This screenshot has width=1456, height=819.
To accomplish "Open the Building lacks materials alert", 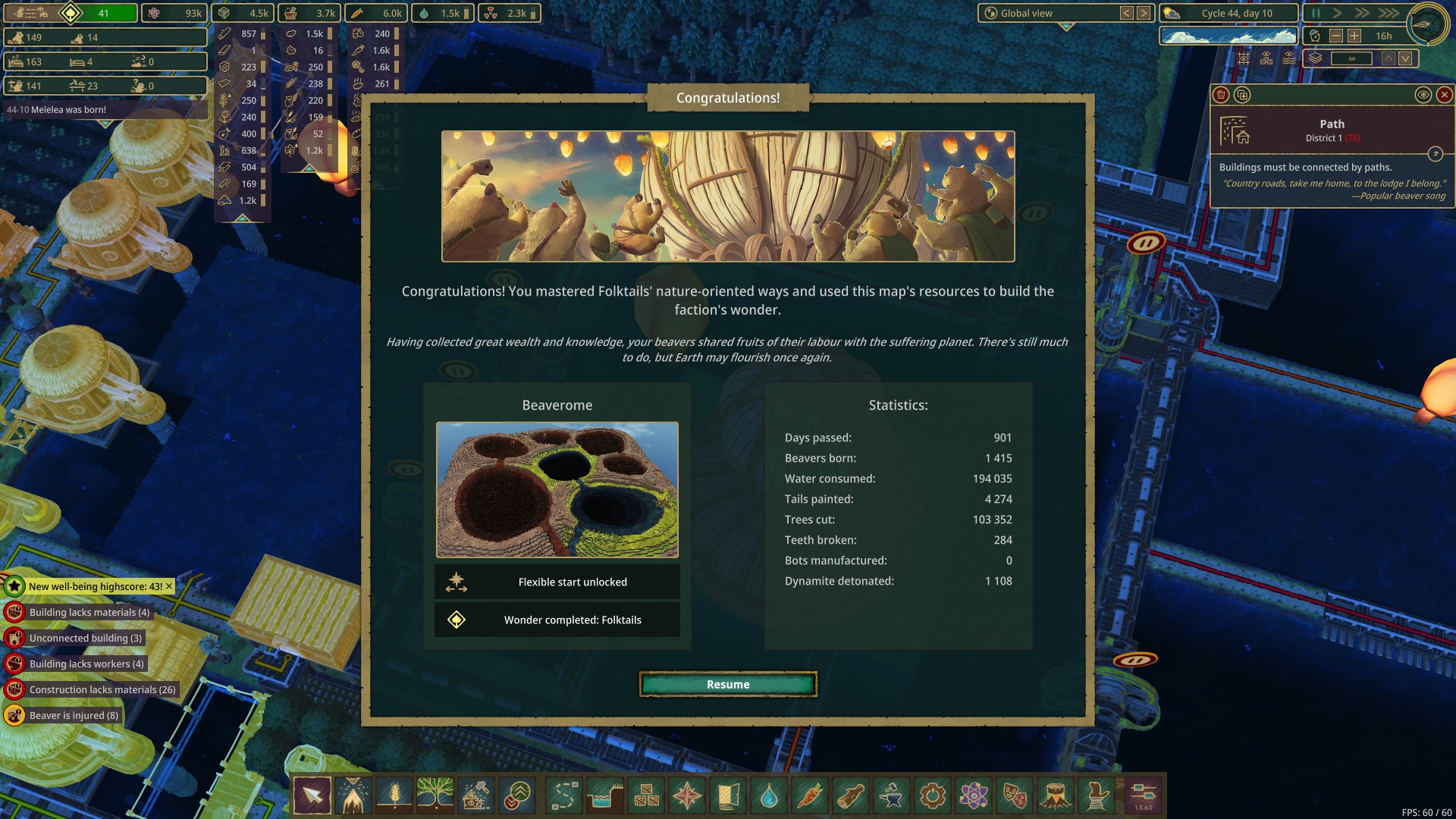I will 89,612.
